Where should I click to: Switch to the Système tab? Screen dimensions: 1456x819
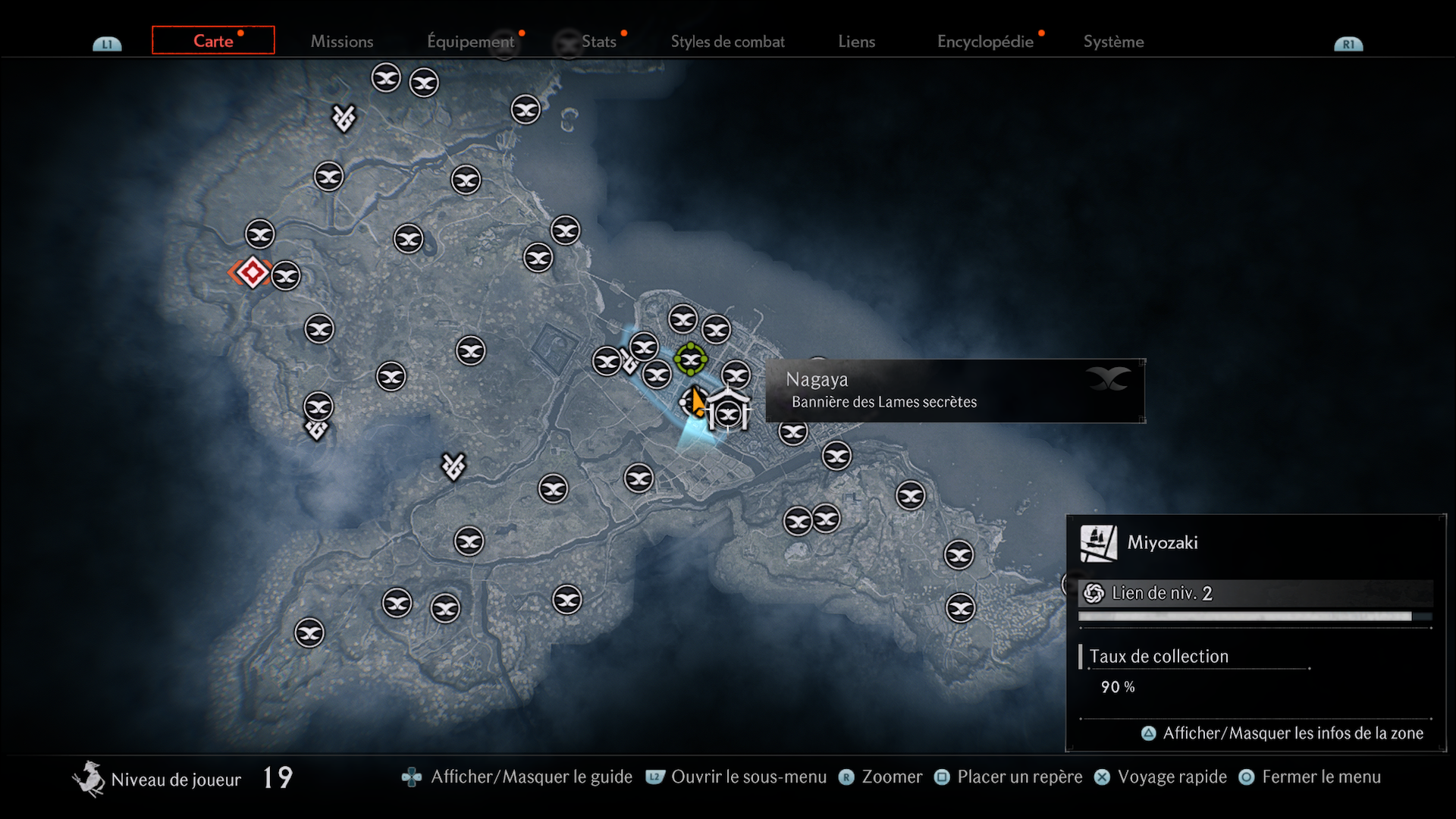tap(1113, 42)
